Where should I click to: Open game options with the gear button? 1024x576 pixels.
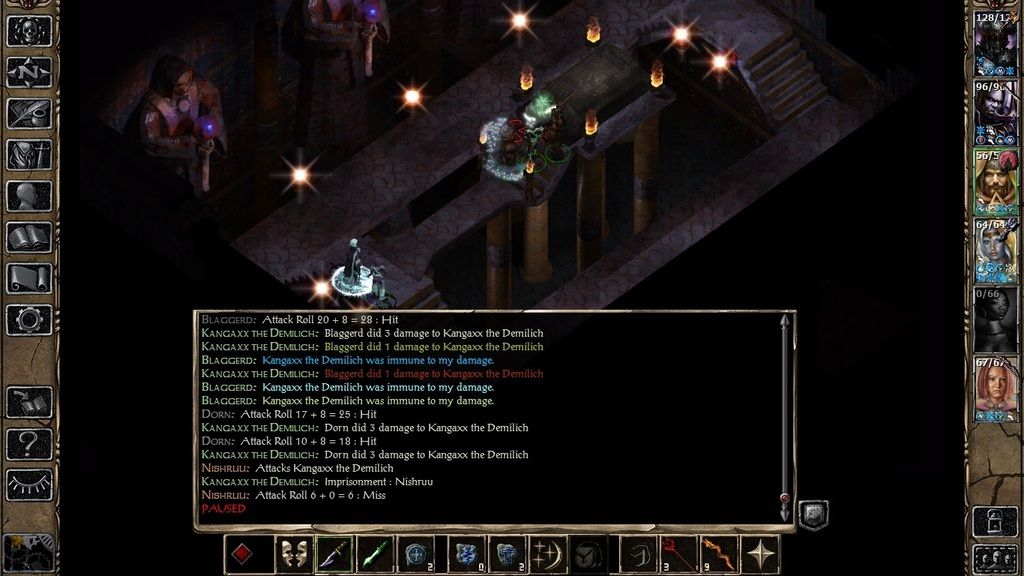29,320
